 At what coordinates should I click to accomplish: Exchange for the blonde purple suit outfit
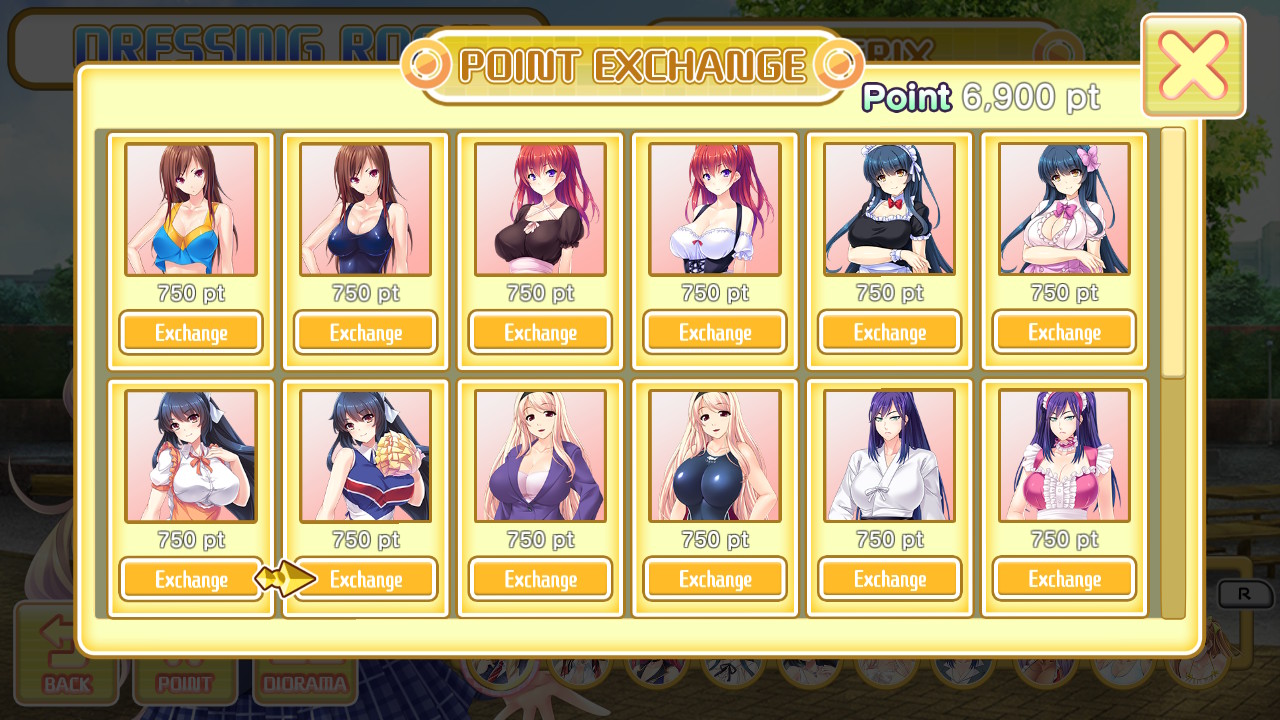540,579
